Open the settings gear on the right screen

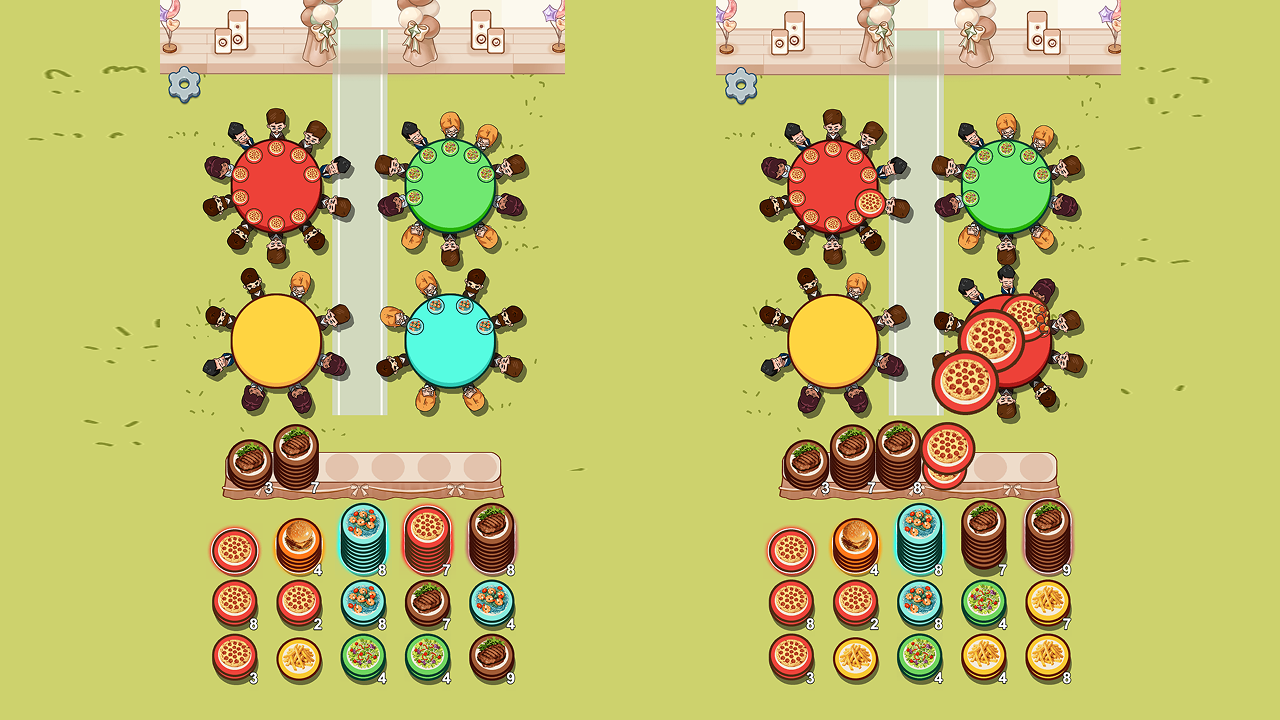[x=741, y=87]
